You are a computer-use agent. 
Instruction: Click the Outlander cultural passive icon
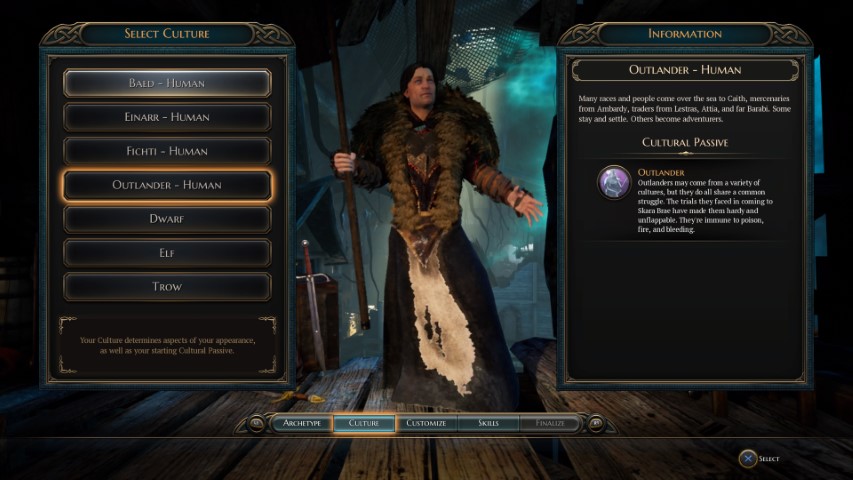(x=613, y=182)
